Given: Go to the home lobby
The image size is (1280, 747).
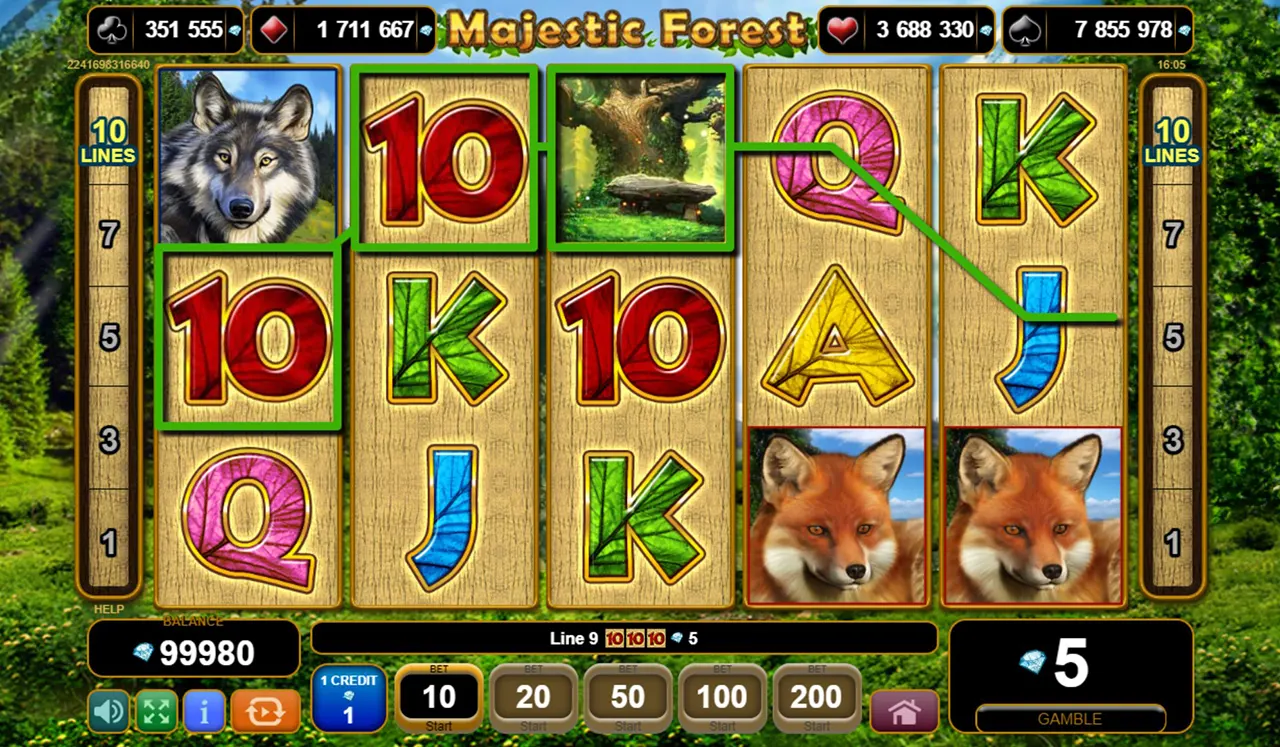Looking at the screenshot, I should tap(904, 712).
